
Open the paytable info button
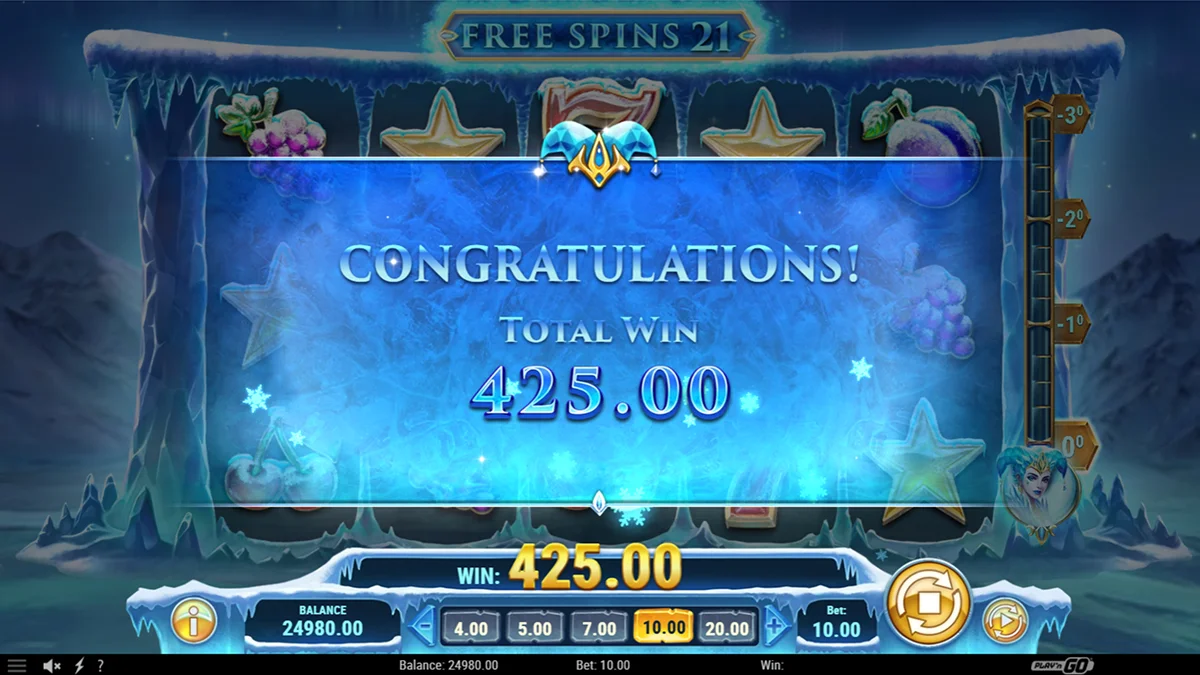(194, 622)
